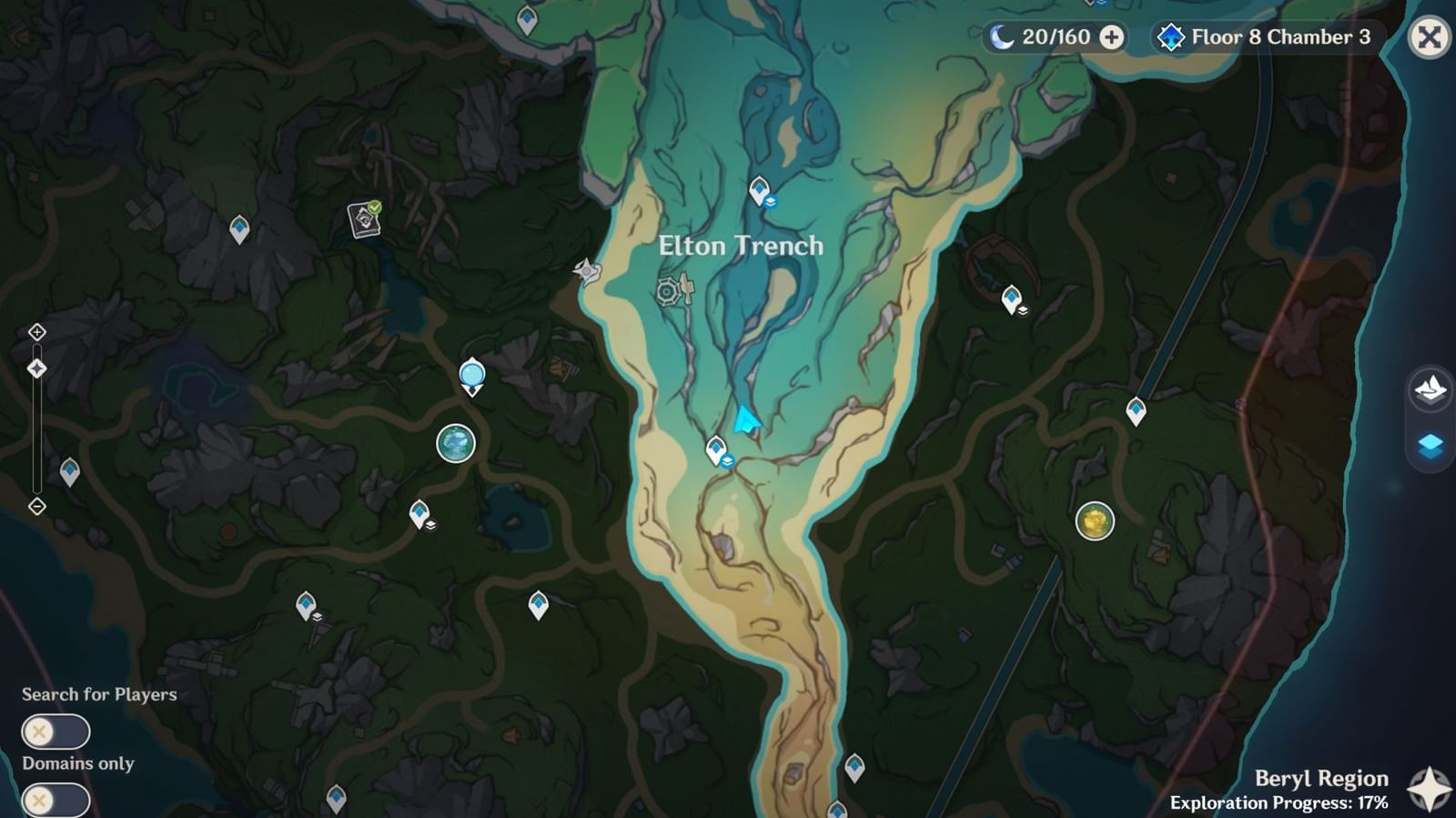Select the teleport waypoint below Elton Trench

(x=718, y=449)
